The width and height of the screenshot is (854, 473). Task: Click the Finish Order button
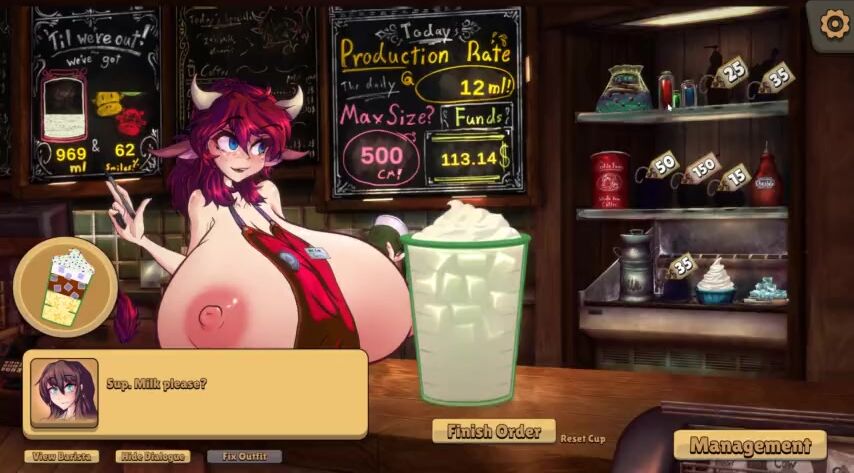tap(493, 431)
